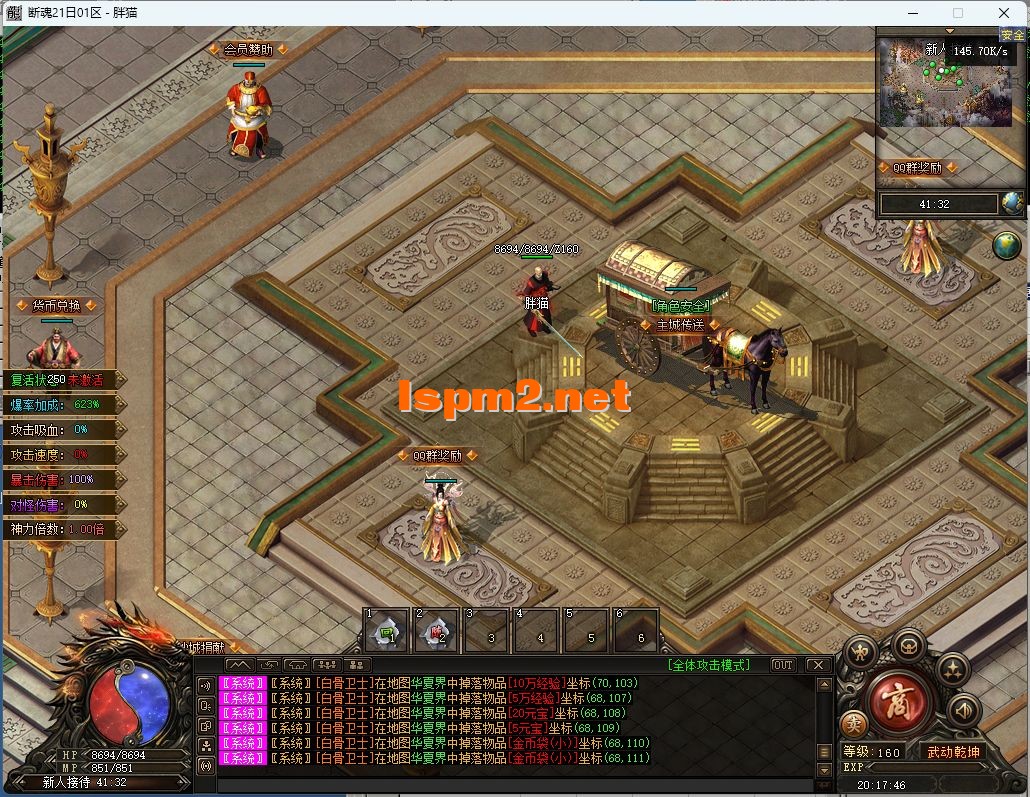This screenshot has width=1030, height=797.
Task: Select the green scroll in hotbar slot 1
Action: (385, 631)
